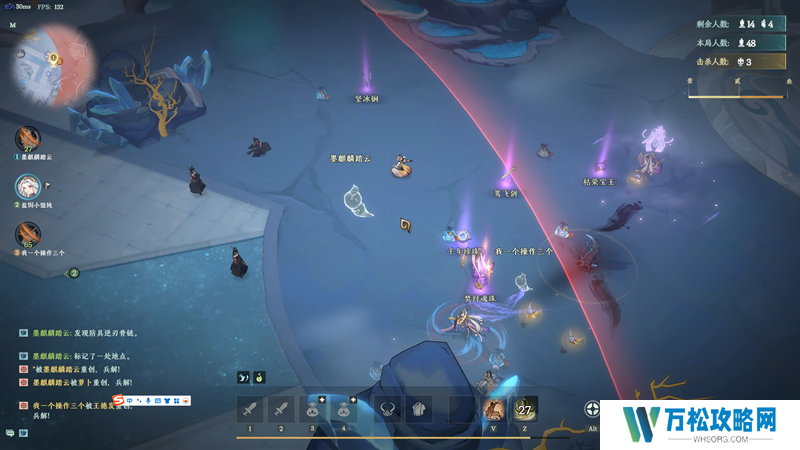The image size is (800, 450).
Task: Select teammate 盐焗小馄饨 portrait
Action: pyautogui.click(x=27, y=187)
